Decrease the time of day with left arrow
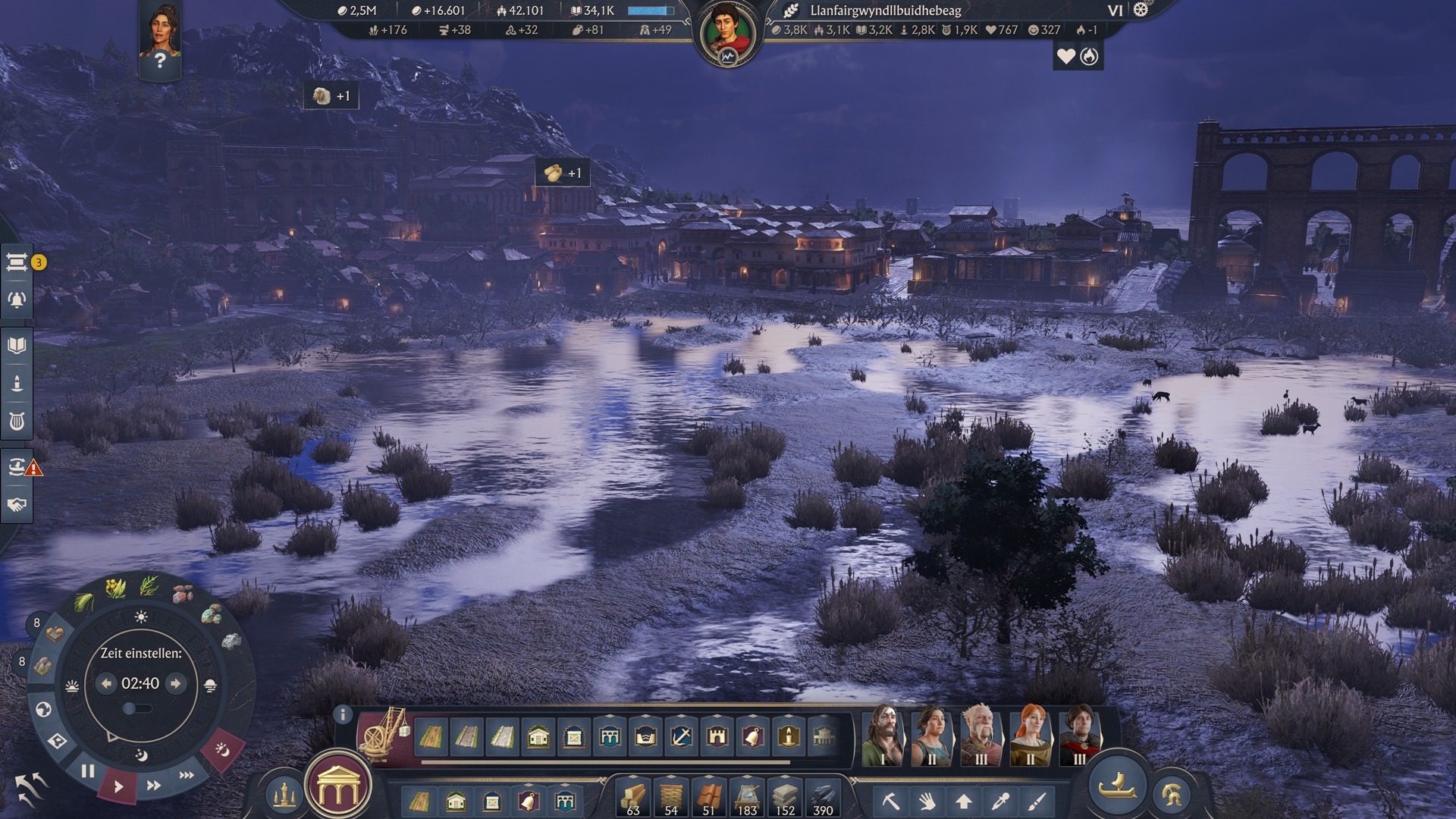The height and width of the screenshot is (819, 1456). (106, 683)
